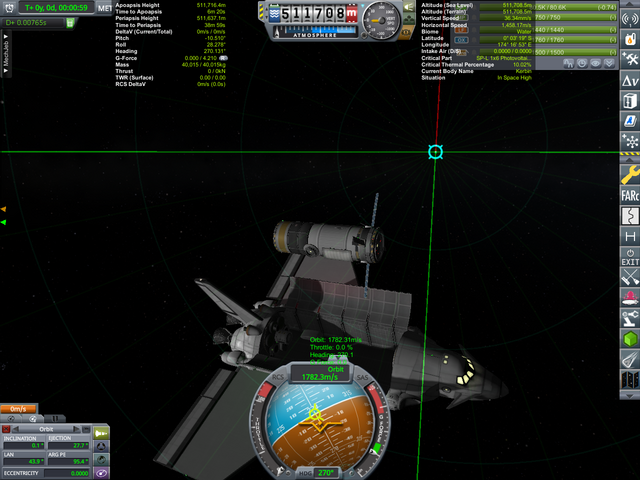Toggle the MET mission time display
Image resolution: width=640 pixels, height=480 pixels.
coord(105,8)
